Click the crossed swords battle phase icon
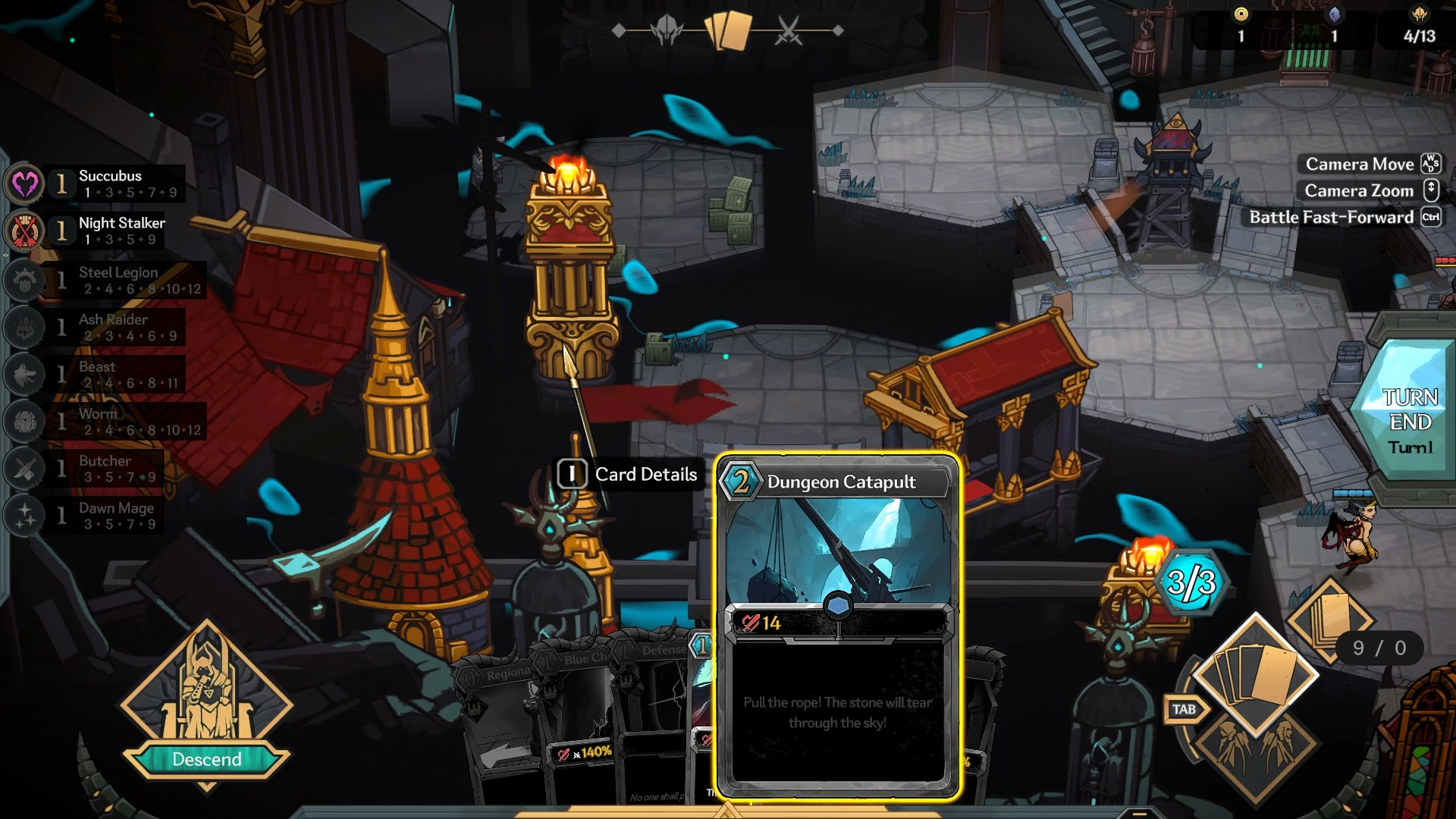The width and height of the screenshot is (1456, 819). (x=789, y=31)
